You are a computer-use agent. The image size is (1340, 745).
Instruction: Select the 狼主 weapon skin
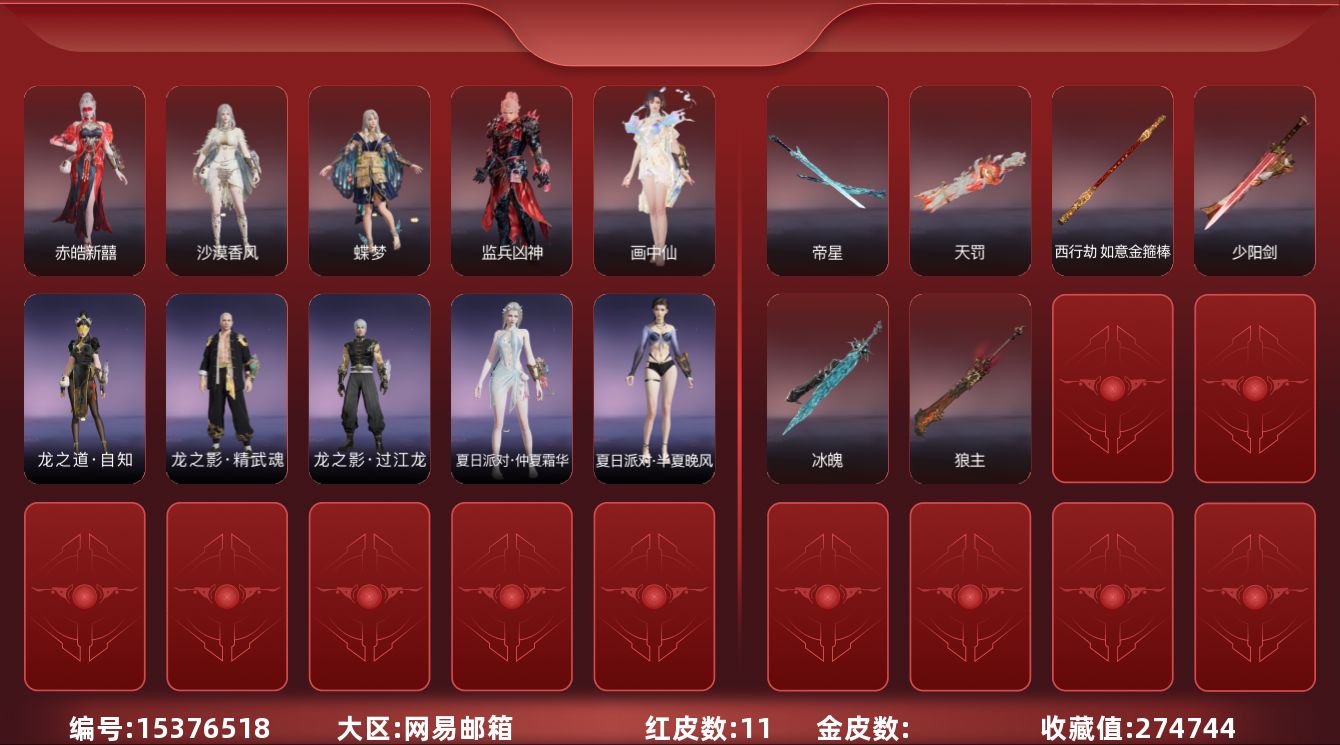click(x=970, y=388)
